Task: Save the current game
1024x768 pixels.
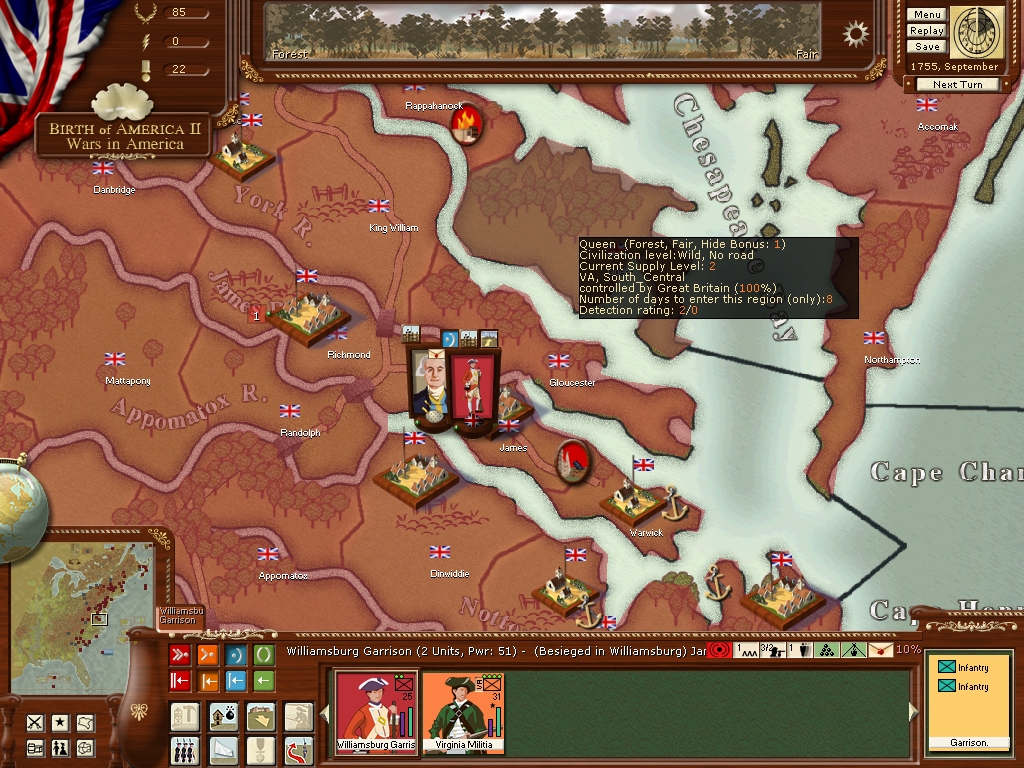Action: pos(927,47)
